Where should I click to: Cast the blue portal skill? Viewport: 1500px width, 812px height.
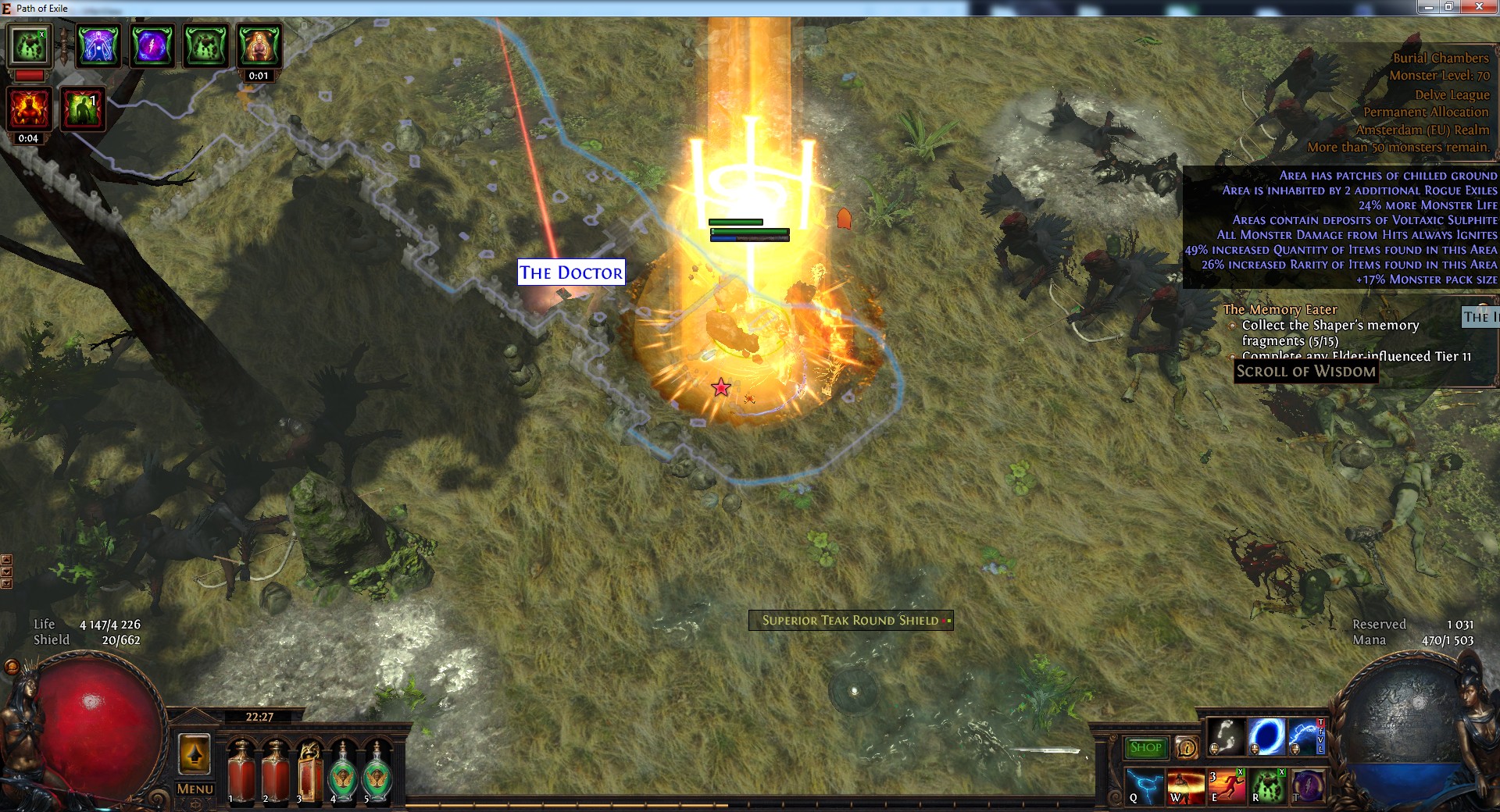coord(1266,737)
